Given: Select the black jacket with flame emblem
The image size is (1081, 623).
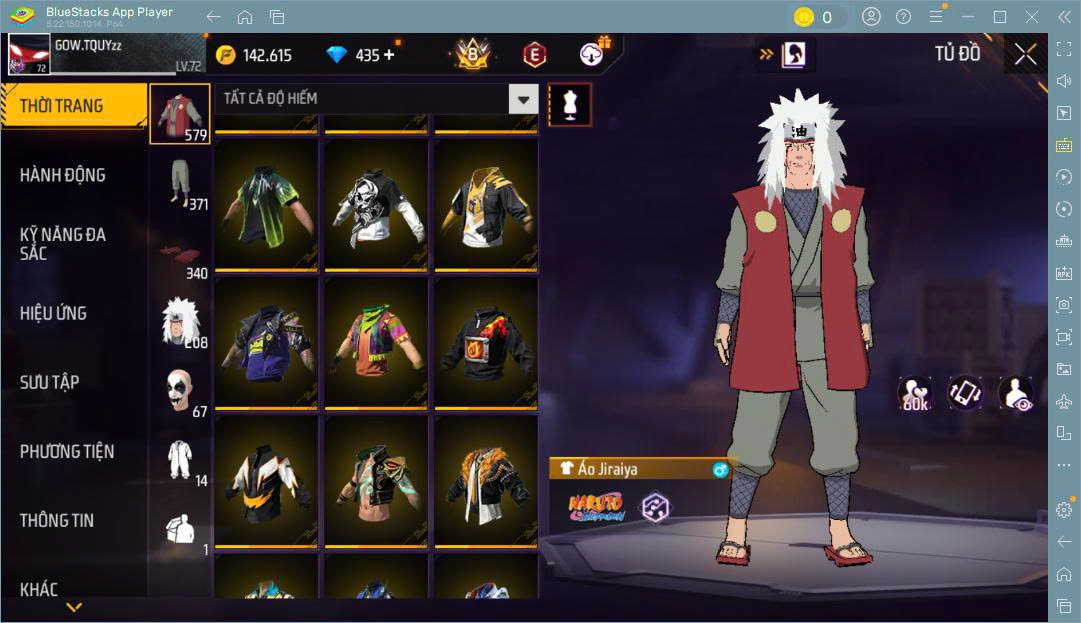Looking at the screenshot, I should point(485,343).
